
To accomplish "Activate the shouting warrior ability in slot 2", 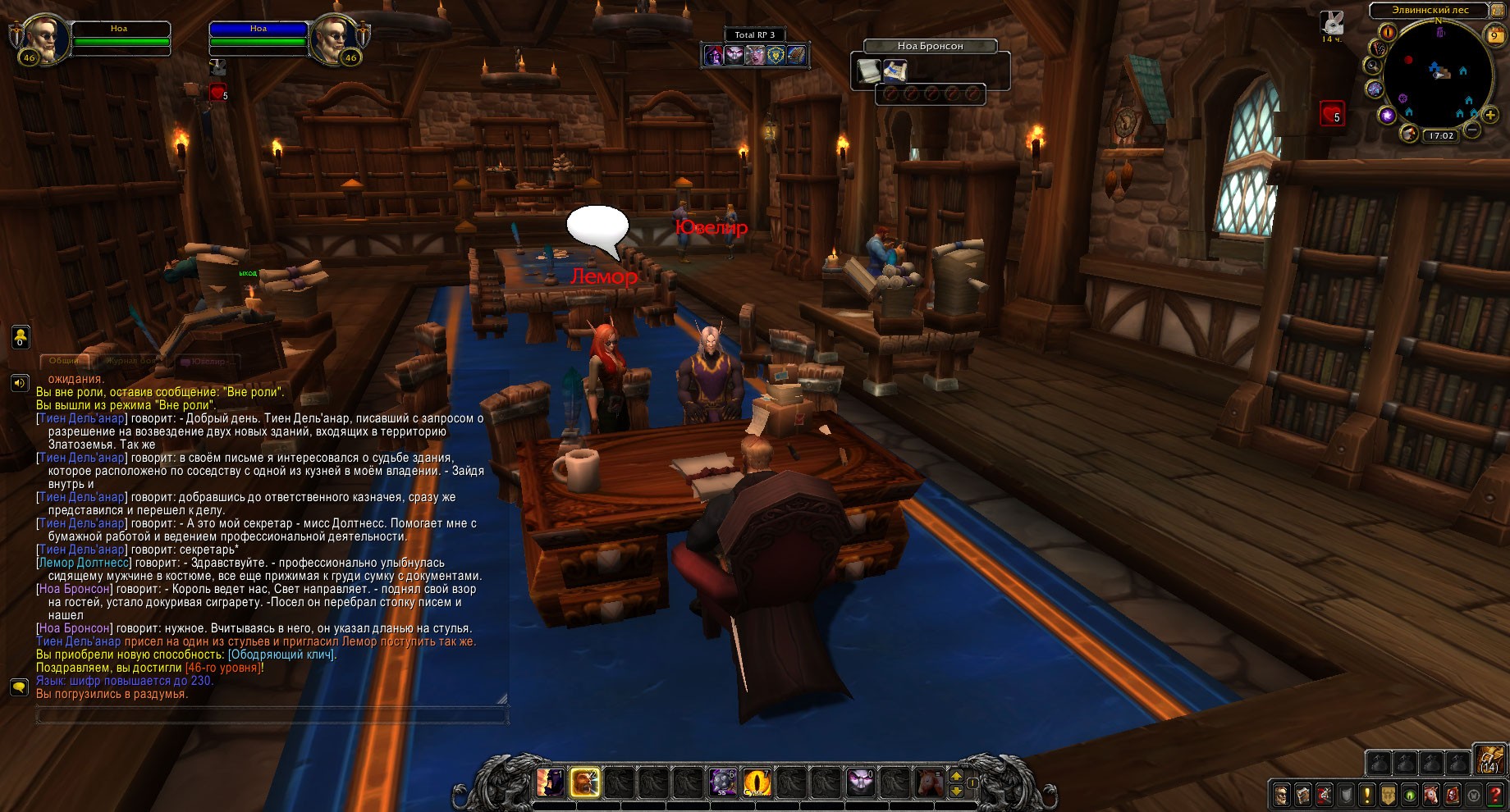I will (585, 782).
